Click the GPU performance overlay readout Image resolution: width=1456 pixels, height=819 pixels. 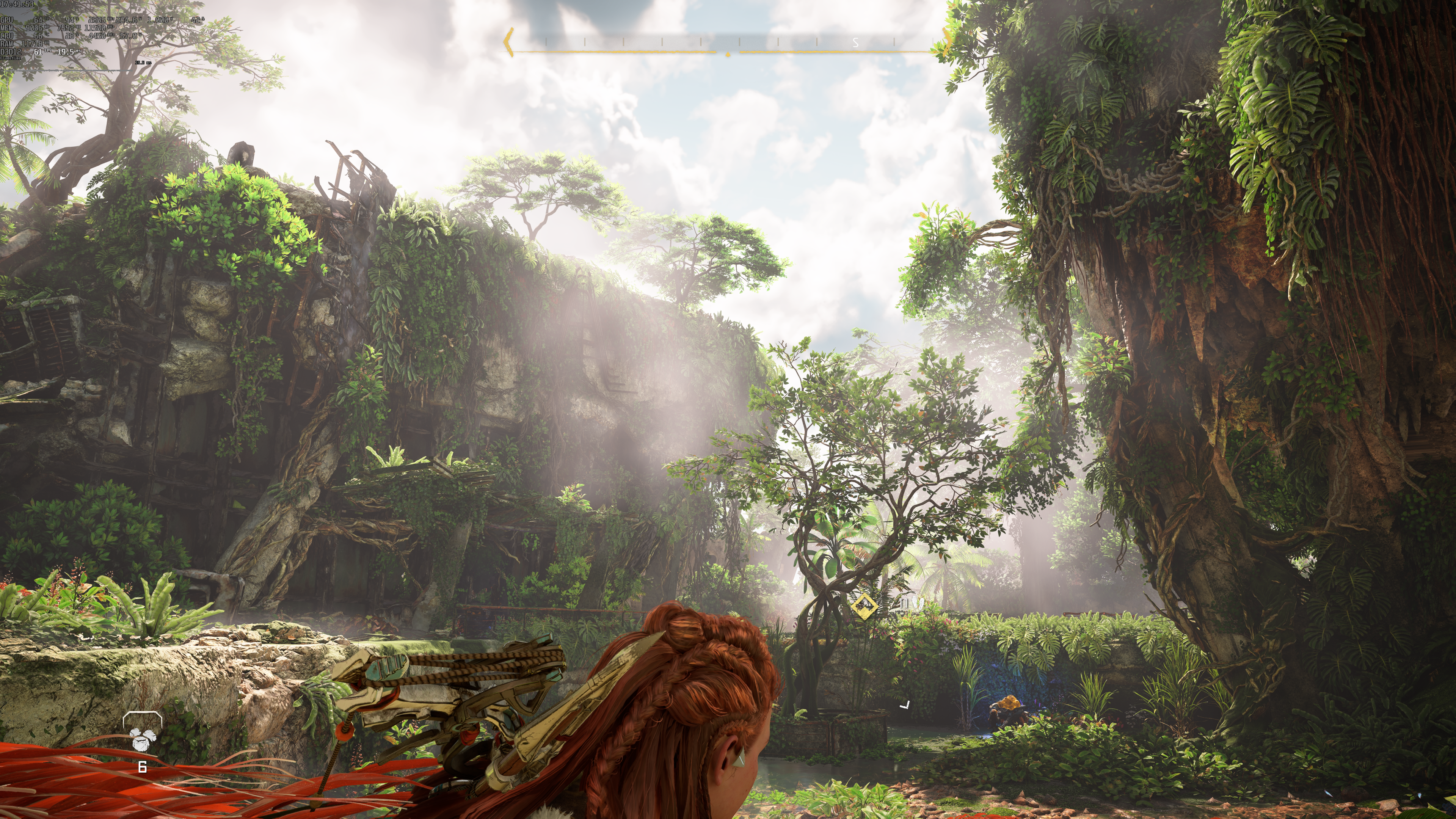(x=102, y=20)
